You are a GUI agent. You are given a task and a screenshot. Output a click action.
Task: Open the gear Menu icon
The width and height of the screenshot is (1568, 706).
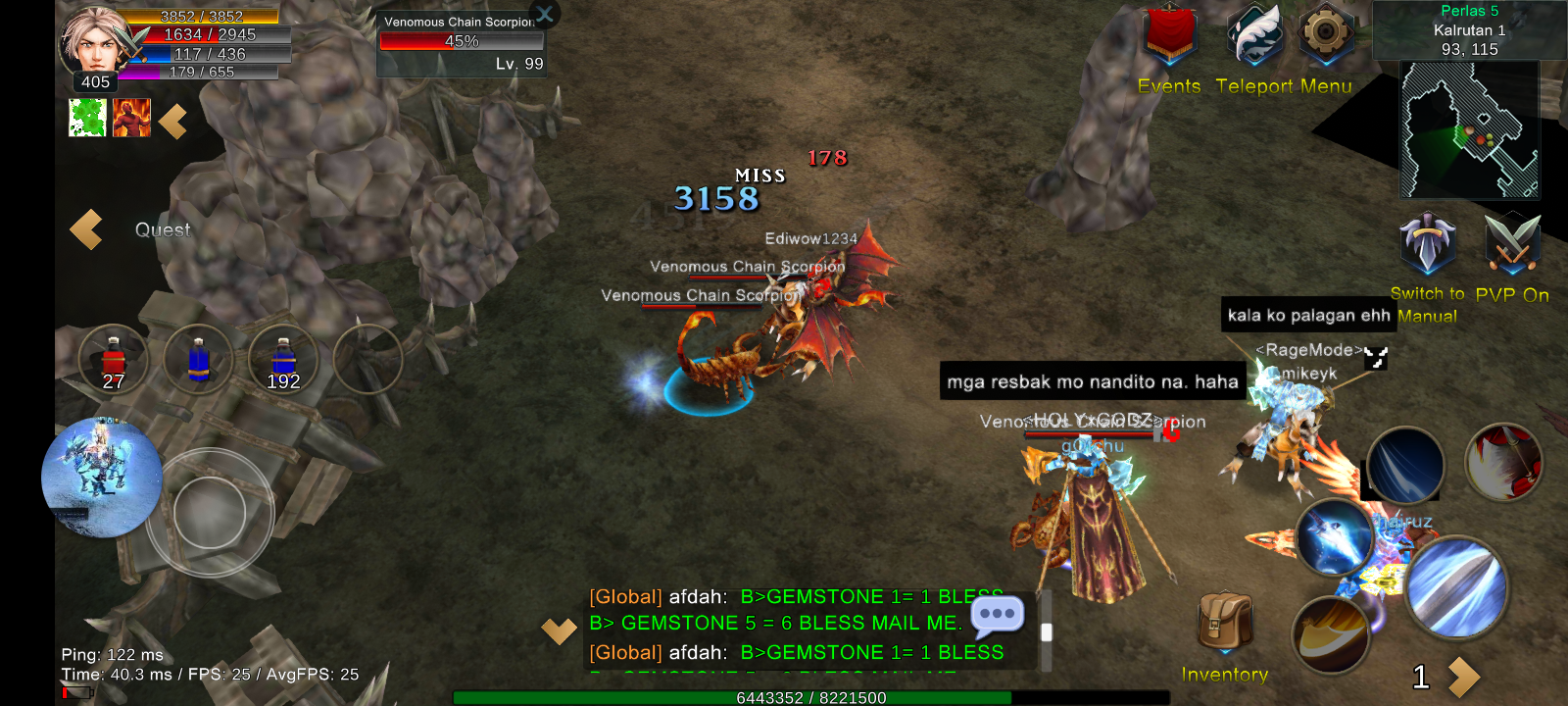[1325, 35]
